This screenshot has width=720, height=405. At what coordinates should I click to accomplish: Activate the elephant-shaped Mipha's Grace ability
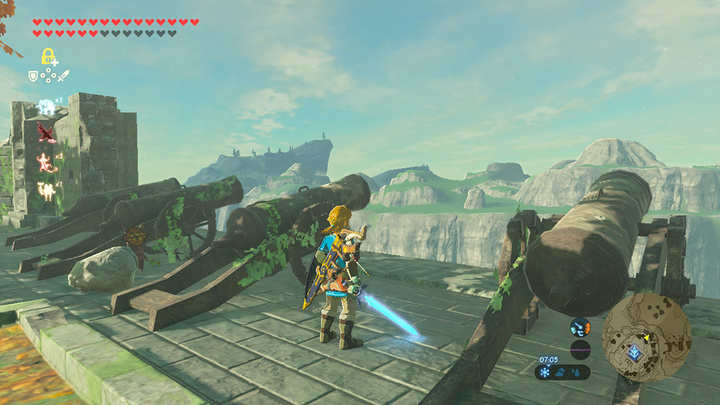pos(46,107)
